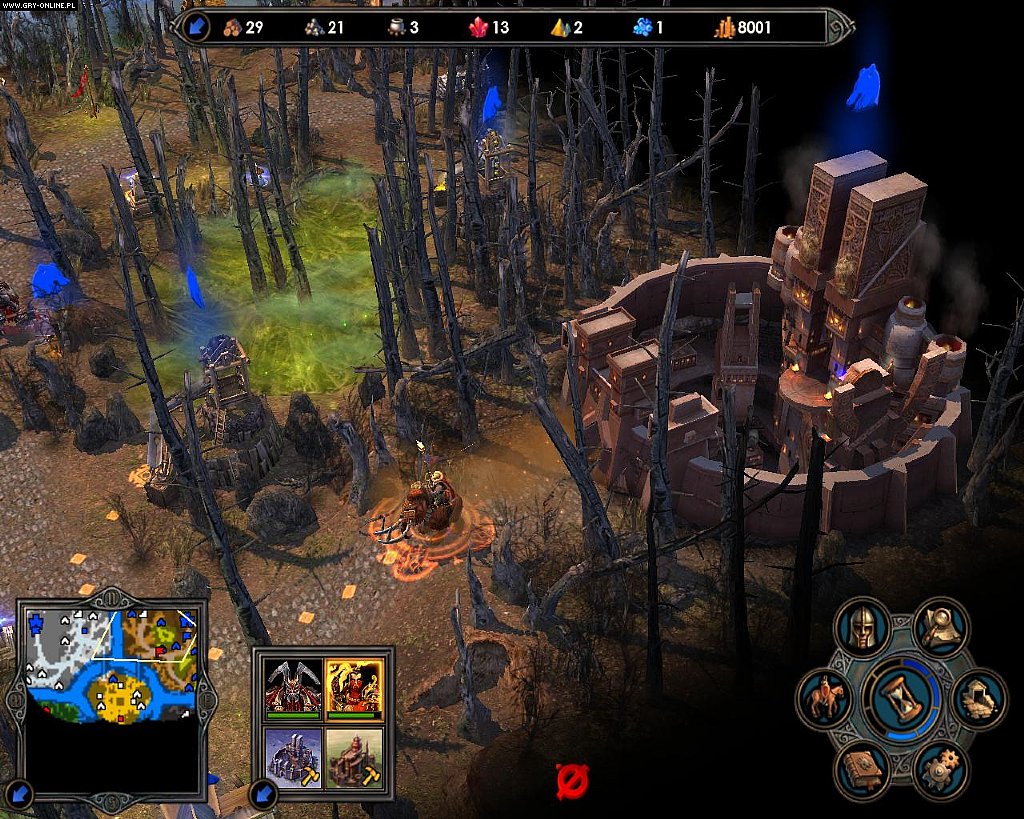Select the brown castle town thumbnail
This screenshot has height=819, width=1024.
(x=354, y=756)
